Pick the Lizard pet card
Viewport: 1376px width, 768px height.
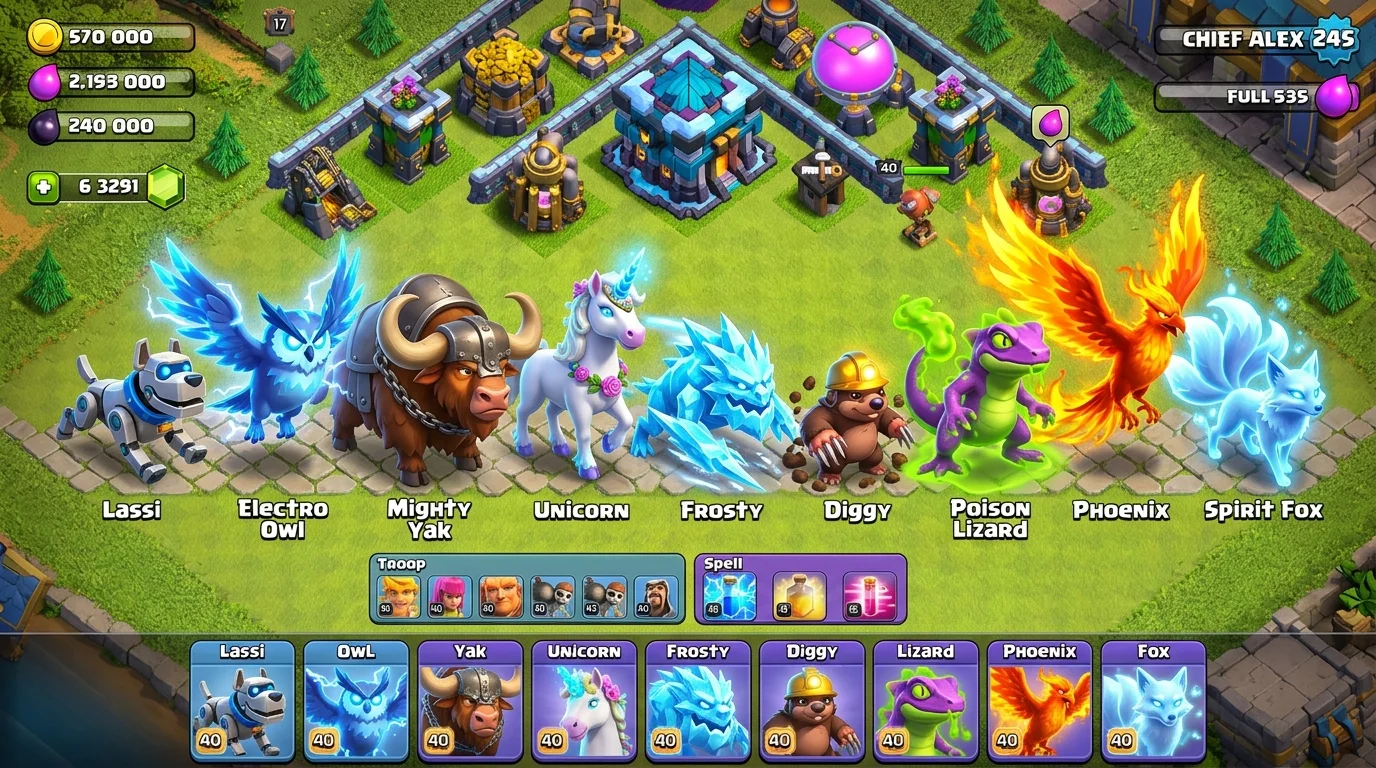tap(926, 700)
